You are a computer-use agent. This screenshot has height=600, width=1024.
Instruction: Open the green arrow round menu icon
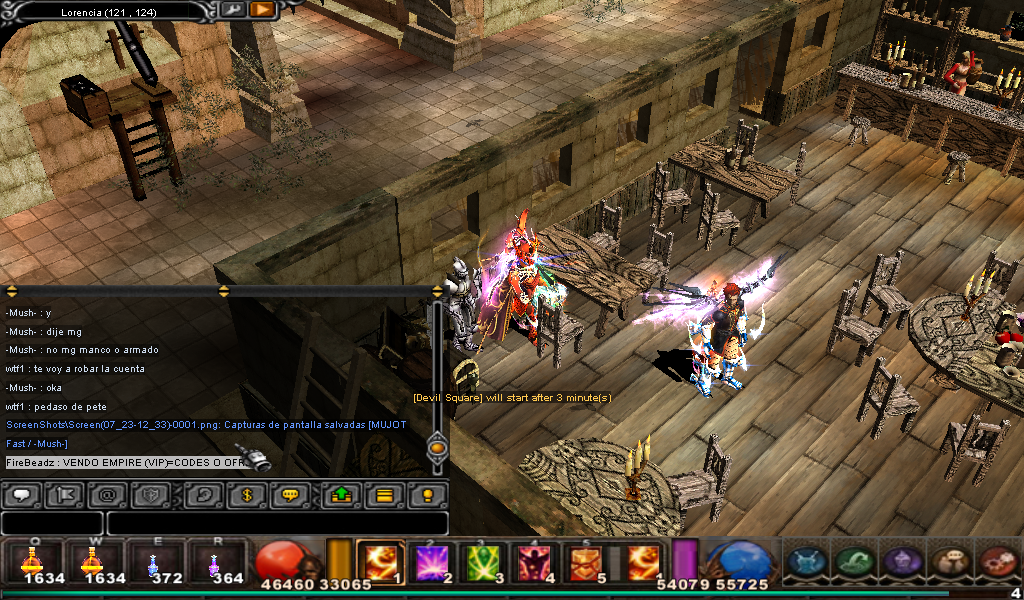[853, 561]
